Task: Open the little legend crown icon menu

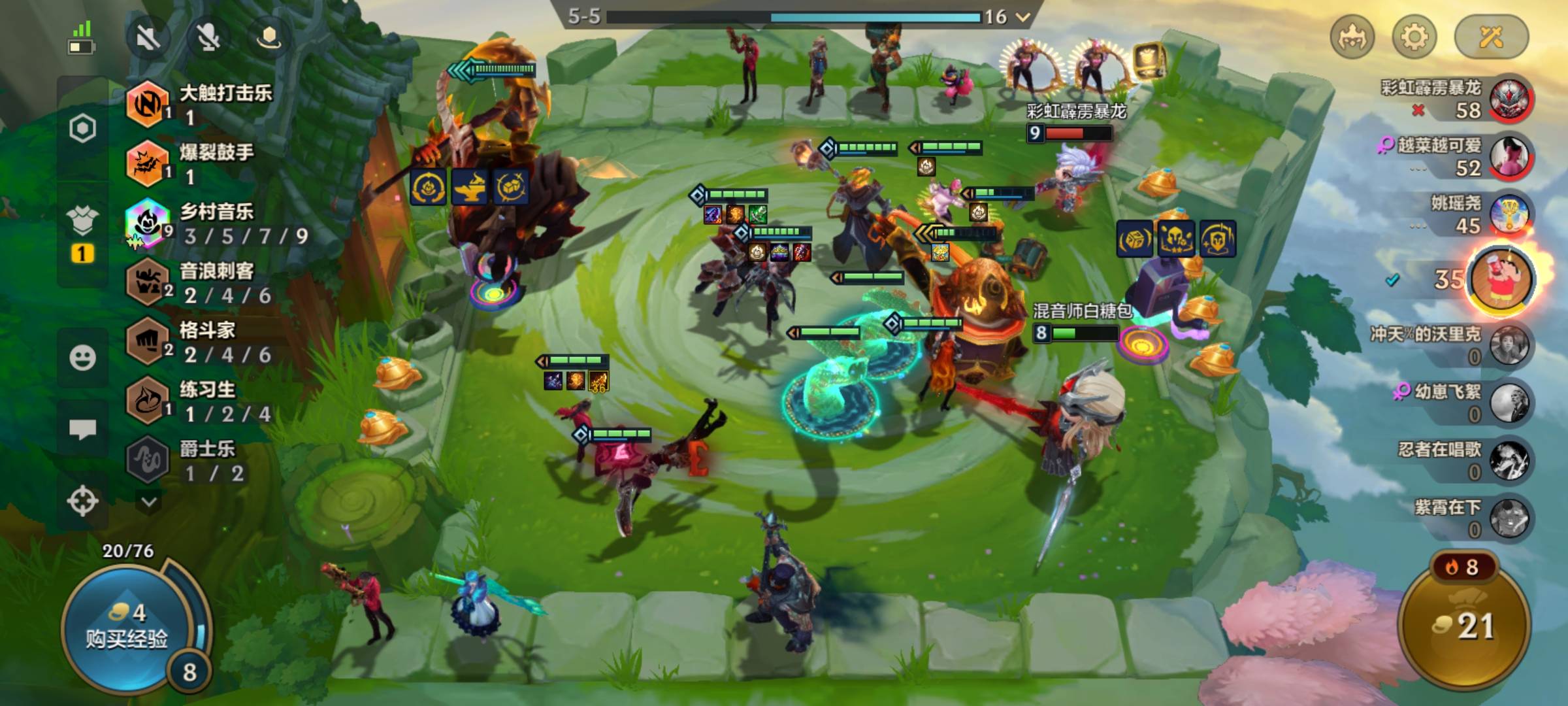Action: (x=1352, y=37)
